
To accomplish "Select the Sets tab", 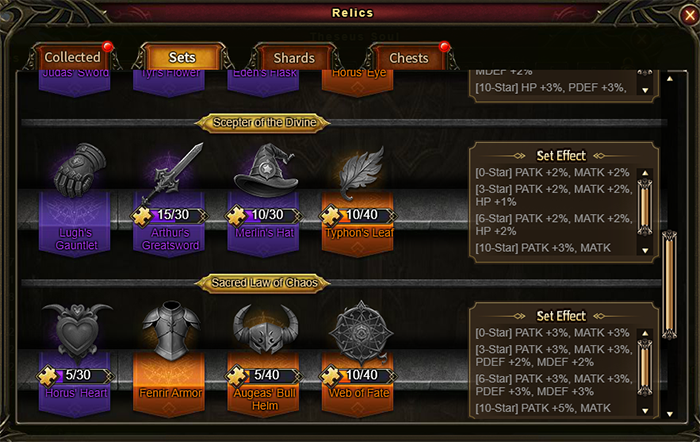I will coord(182,58).
